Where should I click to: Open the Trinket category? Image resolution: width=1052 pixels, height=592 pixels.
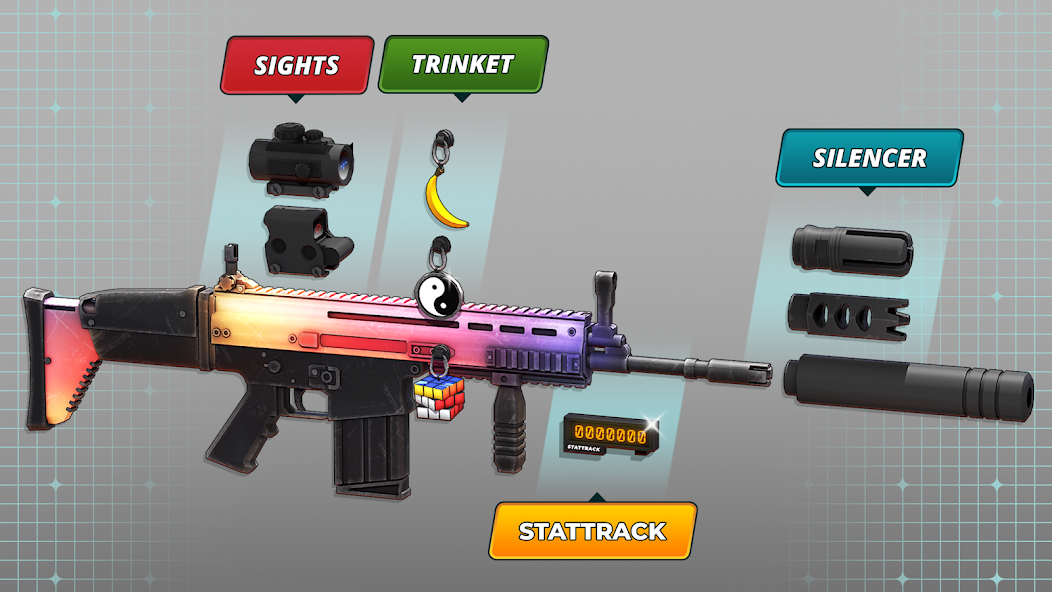[x=463, y=65]
